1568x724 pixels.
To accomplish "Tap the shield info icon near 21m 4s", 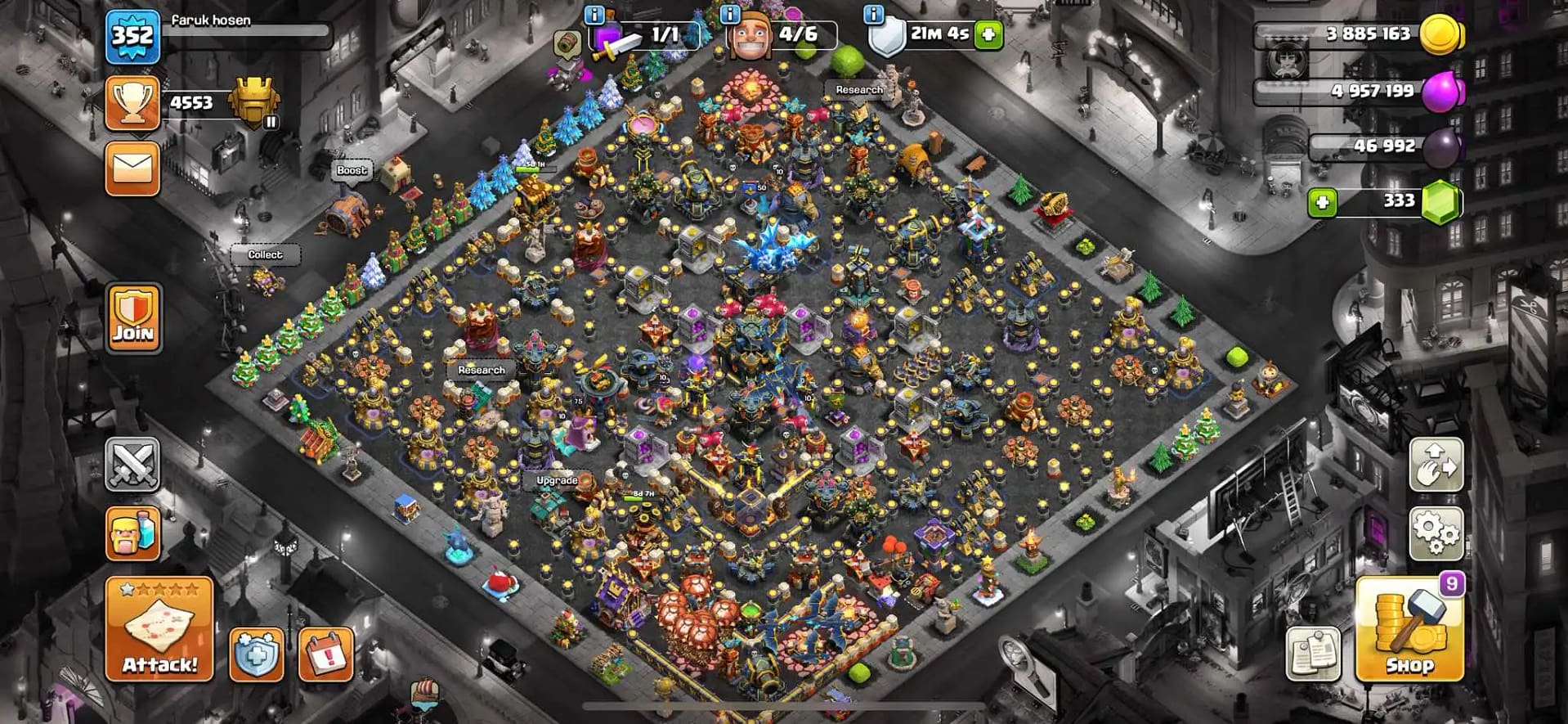I will coord(873,14).
